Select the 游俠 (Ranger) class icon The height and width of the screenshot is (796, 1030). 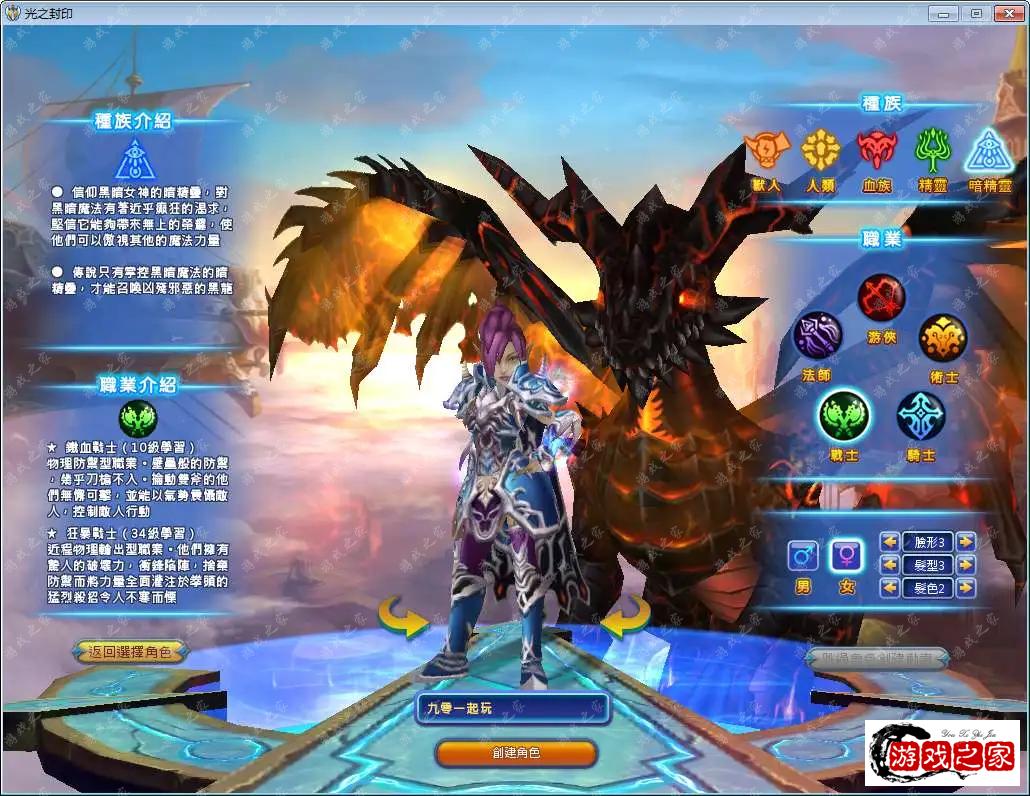coord(881,297)
